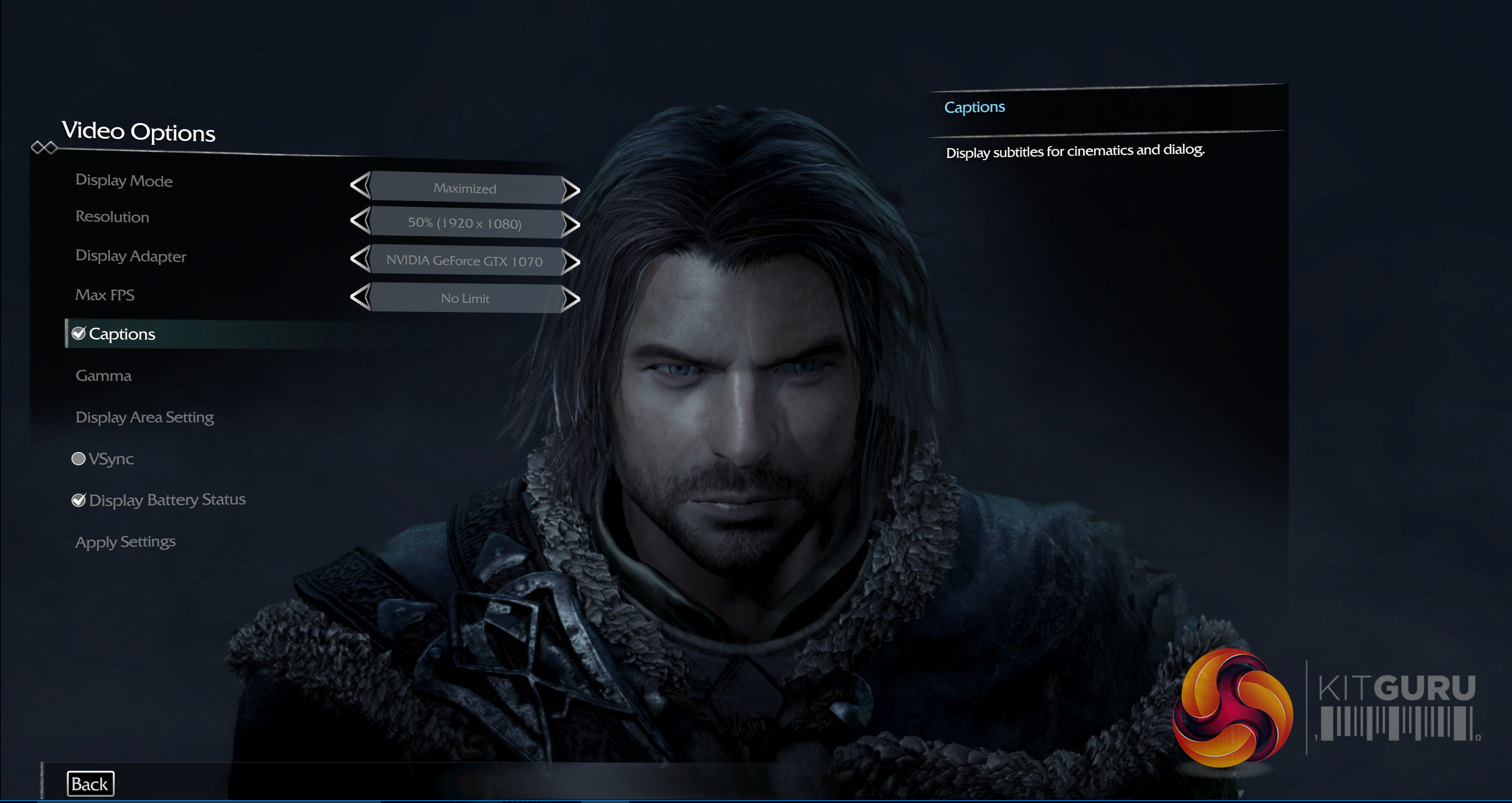The image size is (1512, 803).
Task: Enable the VSync option
Action: tap(78, 459)
